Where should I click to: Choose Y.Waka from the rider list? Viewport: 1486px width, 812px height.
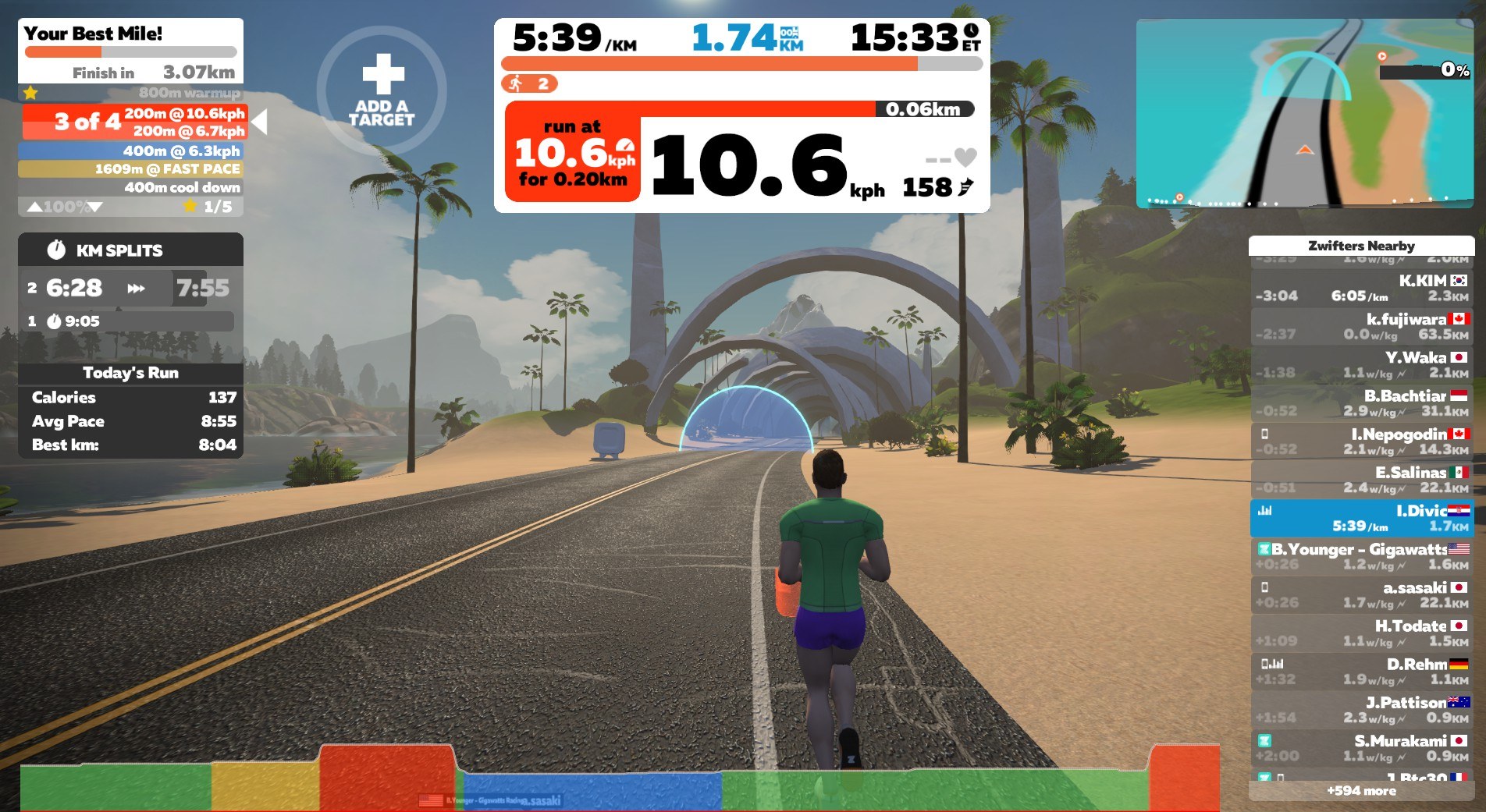[x=1361, y=365]
